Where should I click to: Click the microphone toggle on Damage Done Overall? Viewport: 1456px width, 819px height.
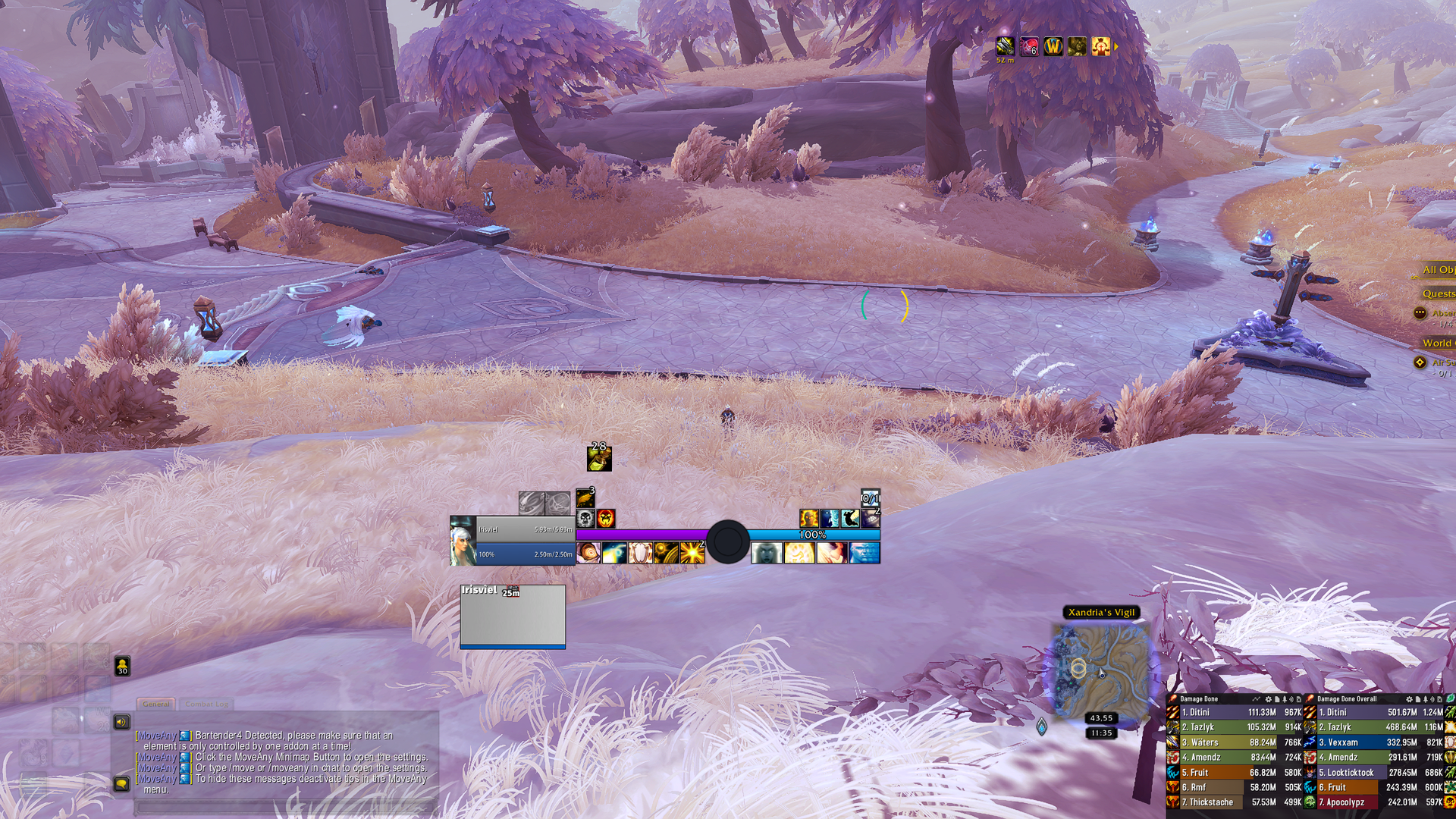click(1433, 698)
